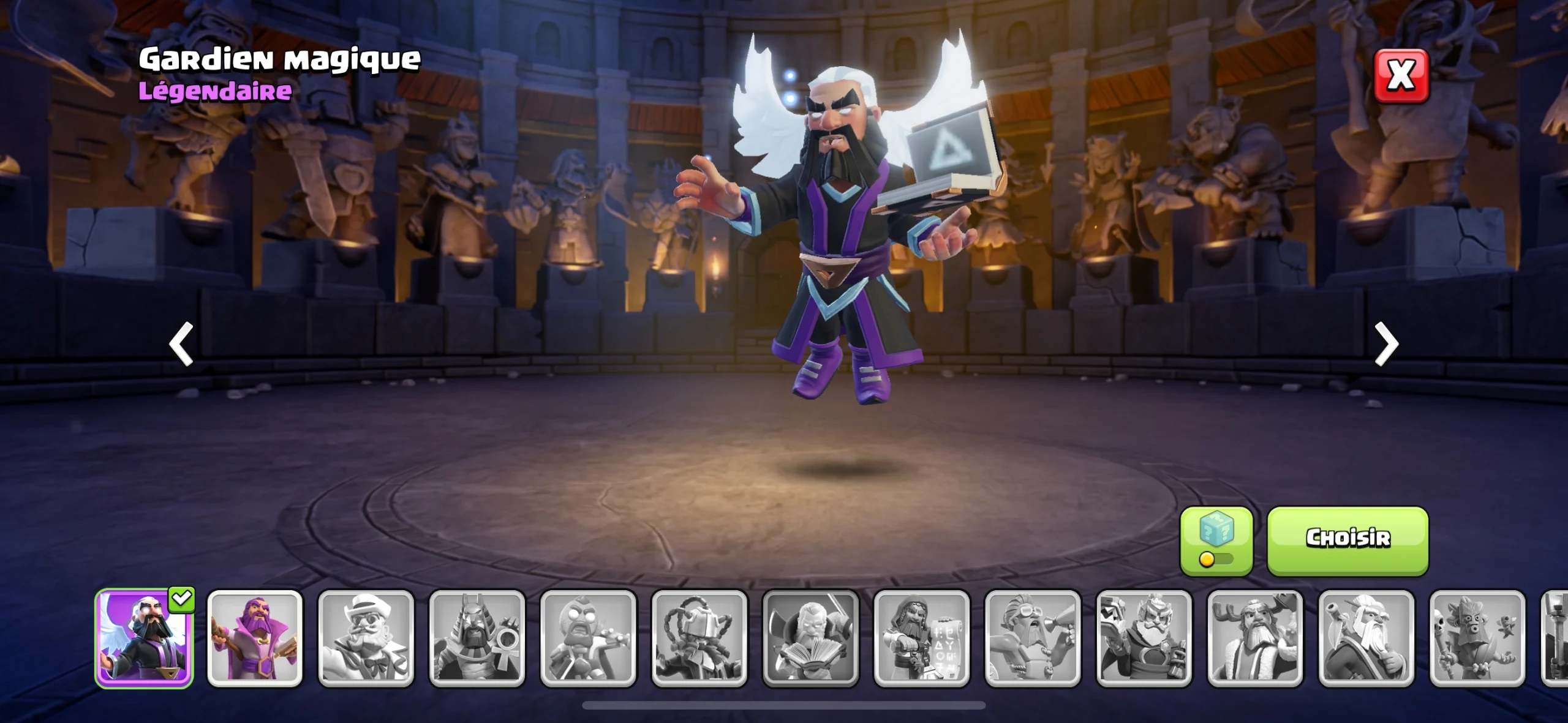Screen dimensions: 1568x723
Task: Choose the crowned skin holding a tome
Action: click(1144, 639)
